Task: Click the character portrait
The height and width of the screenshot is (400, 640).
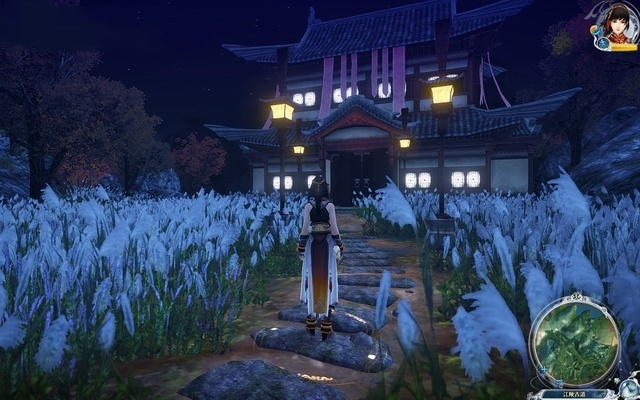Action: (619, 24)
